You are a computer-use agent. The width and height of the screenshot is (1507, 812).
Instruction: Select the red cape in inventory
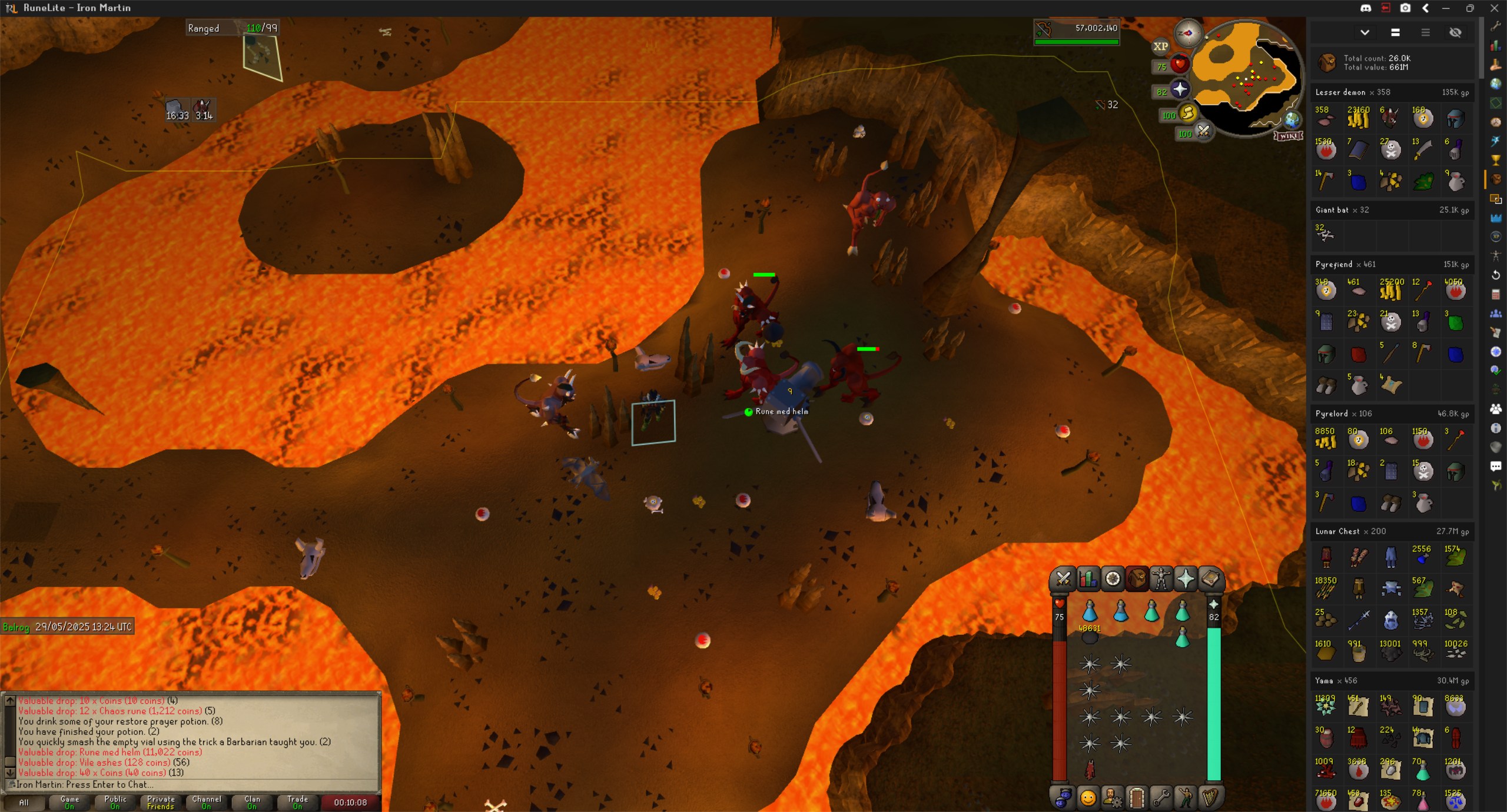[x=1090, y=769]
